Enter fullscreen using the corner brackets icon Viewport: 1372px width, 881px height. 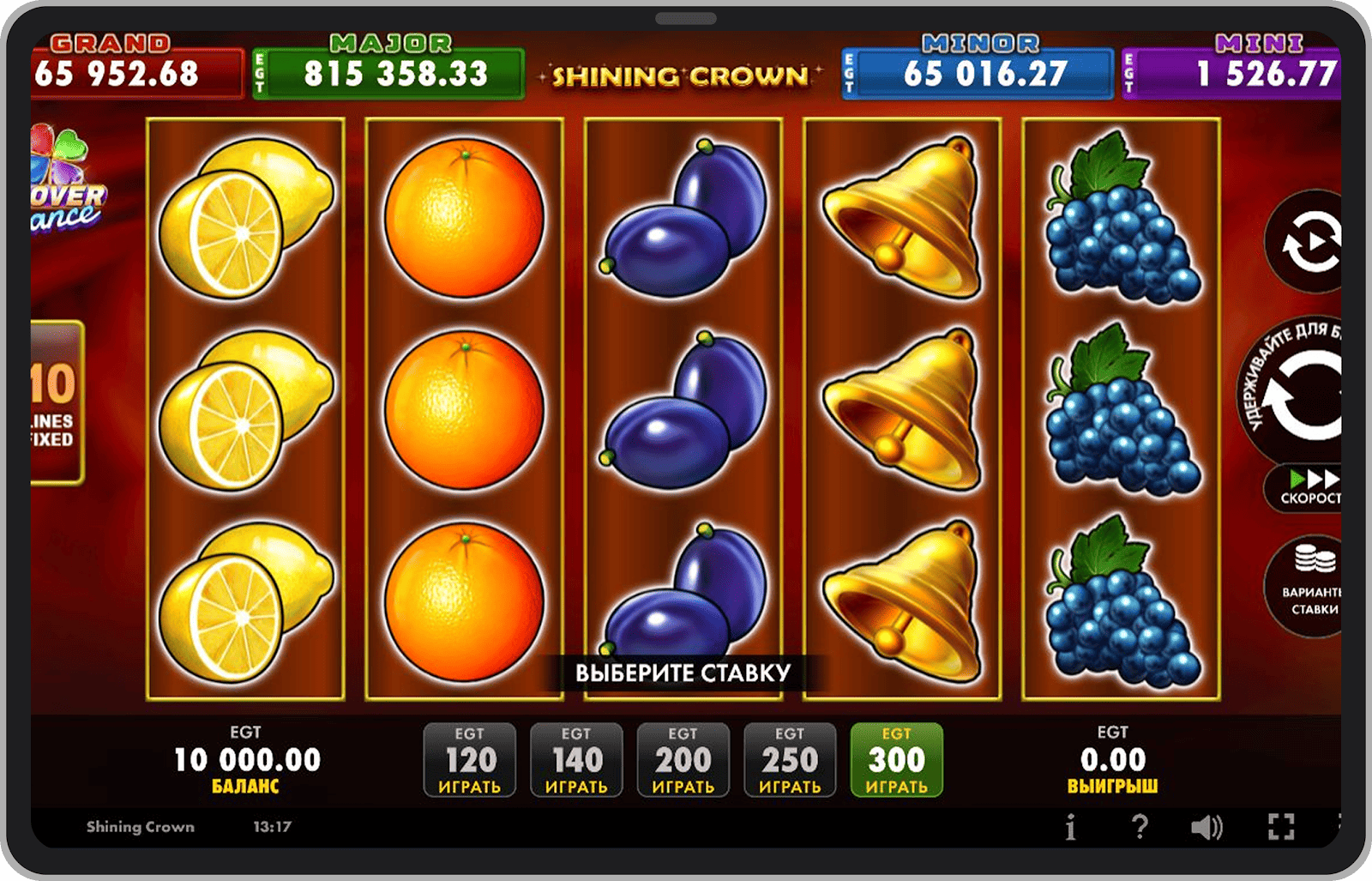(1281, 826)
